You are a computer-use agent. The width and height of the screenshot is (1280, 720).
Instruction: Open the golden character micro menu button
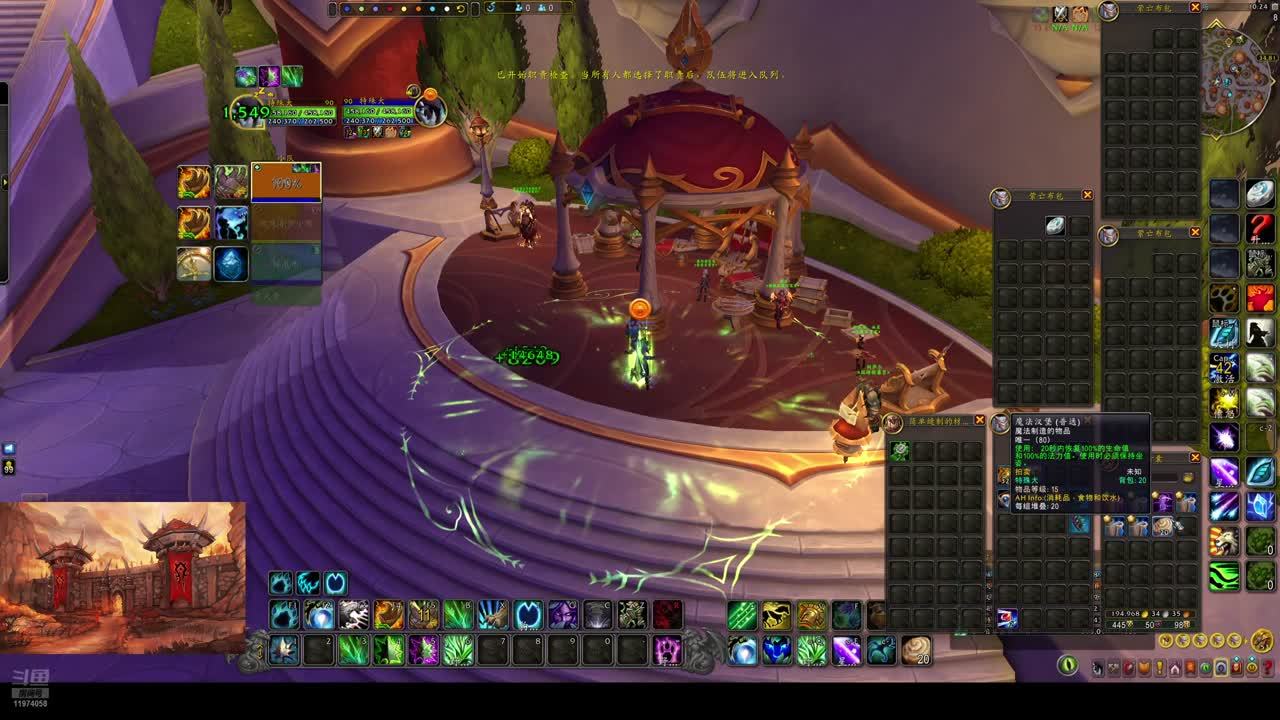click(x=1262, y=641)
